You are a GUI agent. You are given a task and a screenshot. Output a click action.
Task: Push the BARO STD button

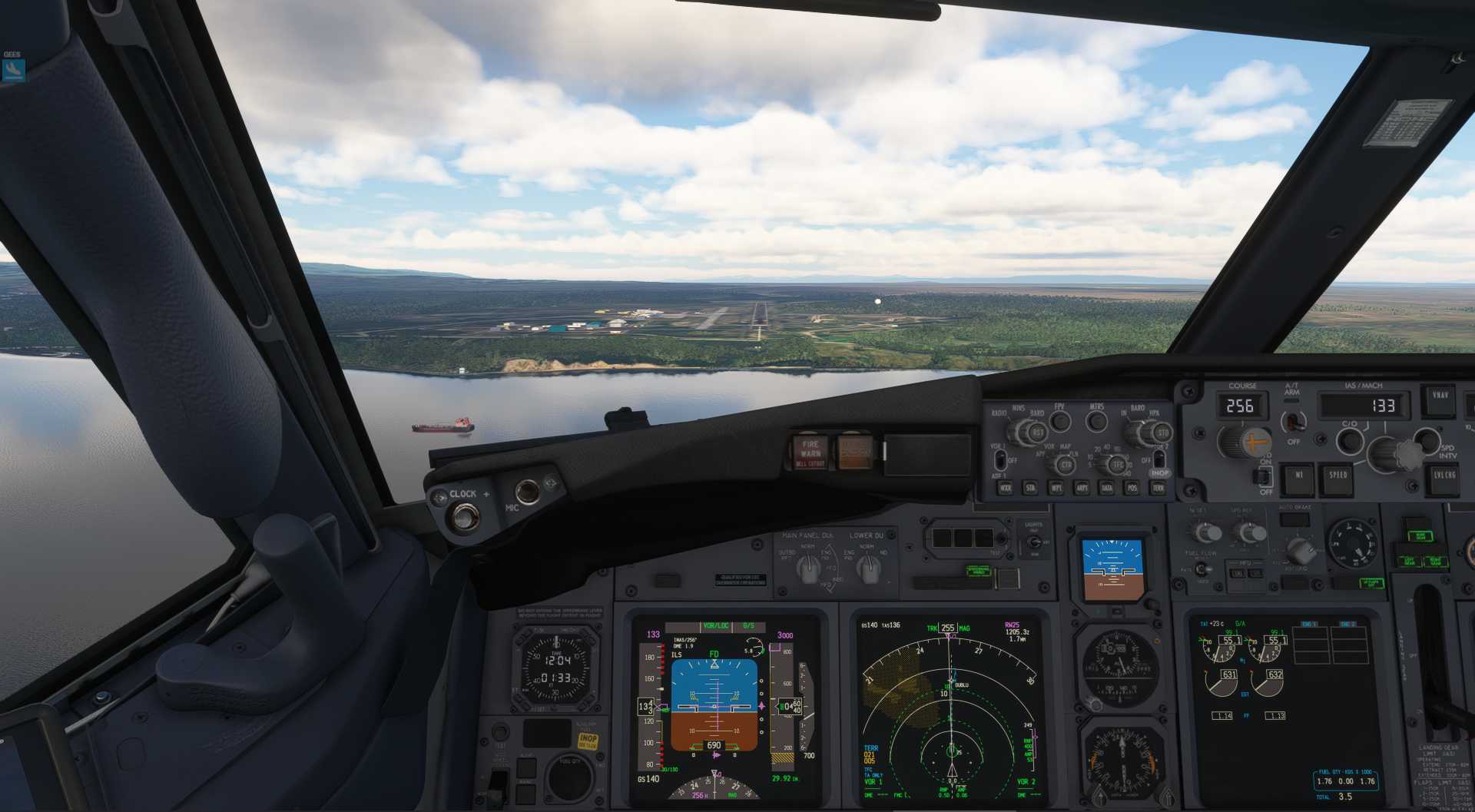pos(1162,433)
